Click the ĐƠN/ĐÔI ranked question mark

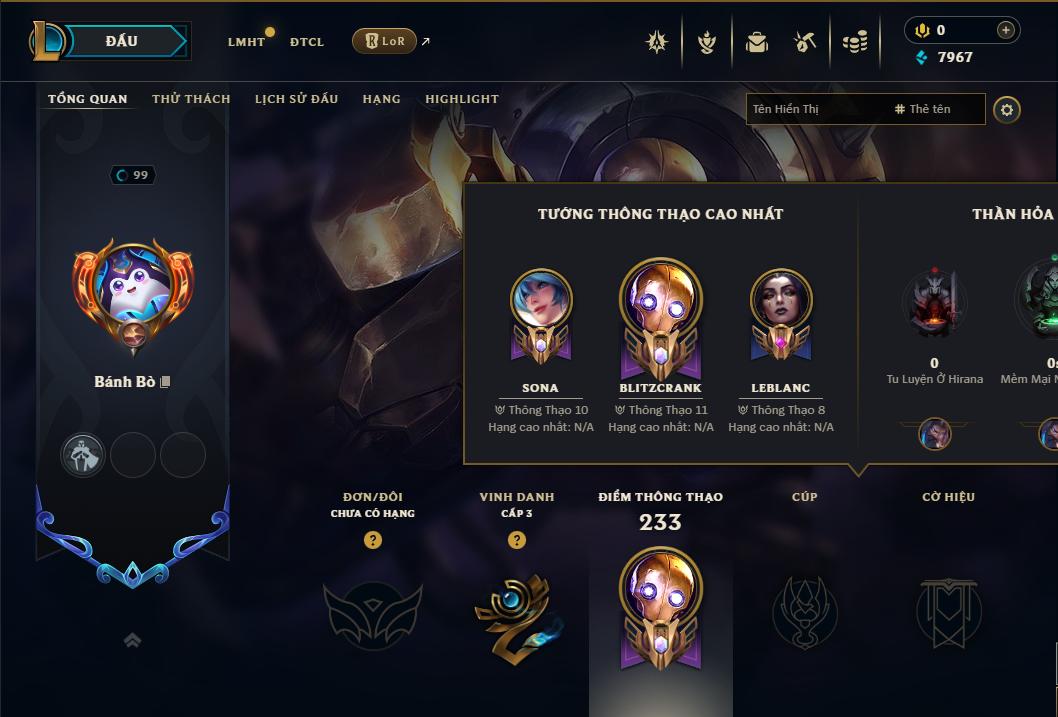[x=373, y=540]
